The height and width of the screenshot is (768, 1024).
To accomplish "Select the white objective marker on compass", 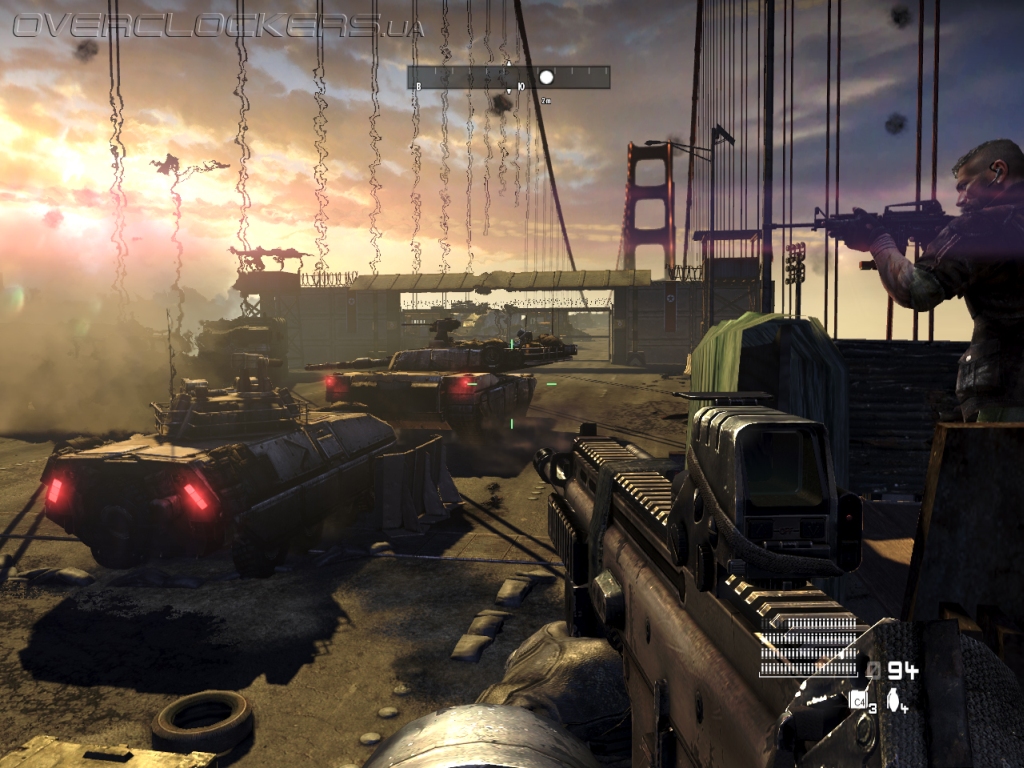I will 546,77.
